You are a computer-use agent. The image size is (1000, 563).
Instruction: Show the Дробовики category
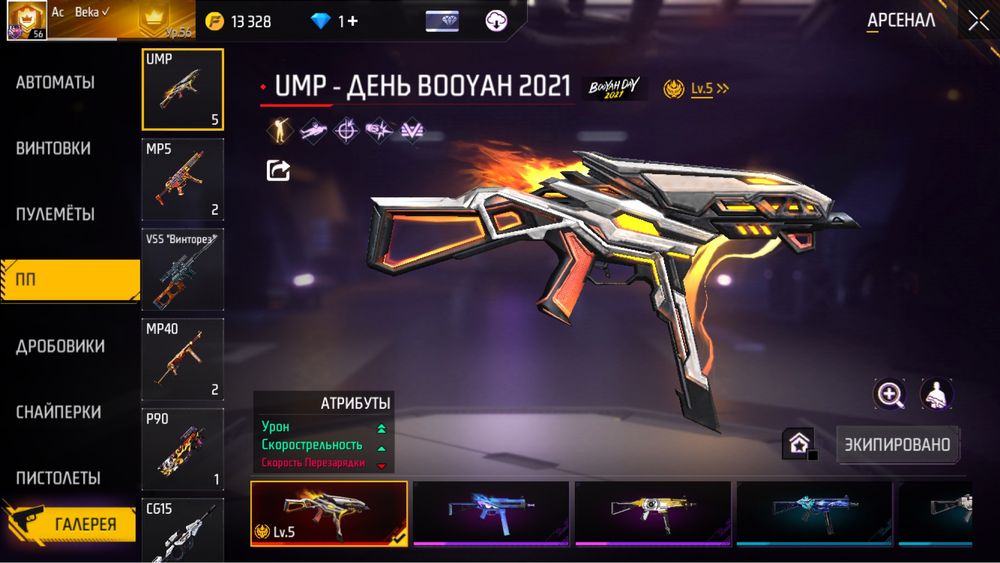coord(60,347)
